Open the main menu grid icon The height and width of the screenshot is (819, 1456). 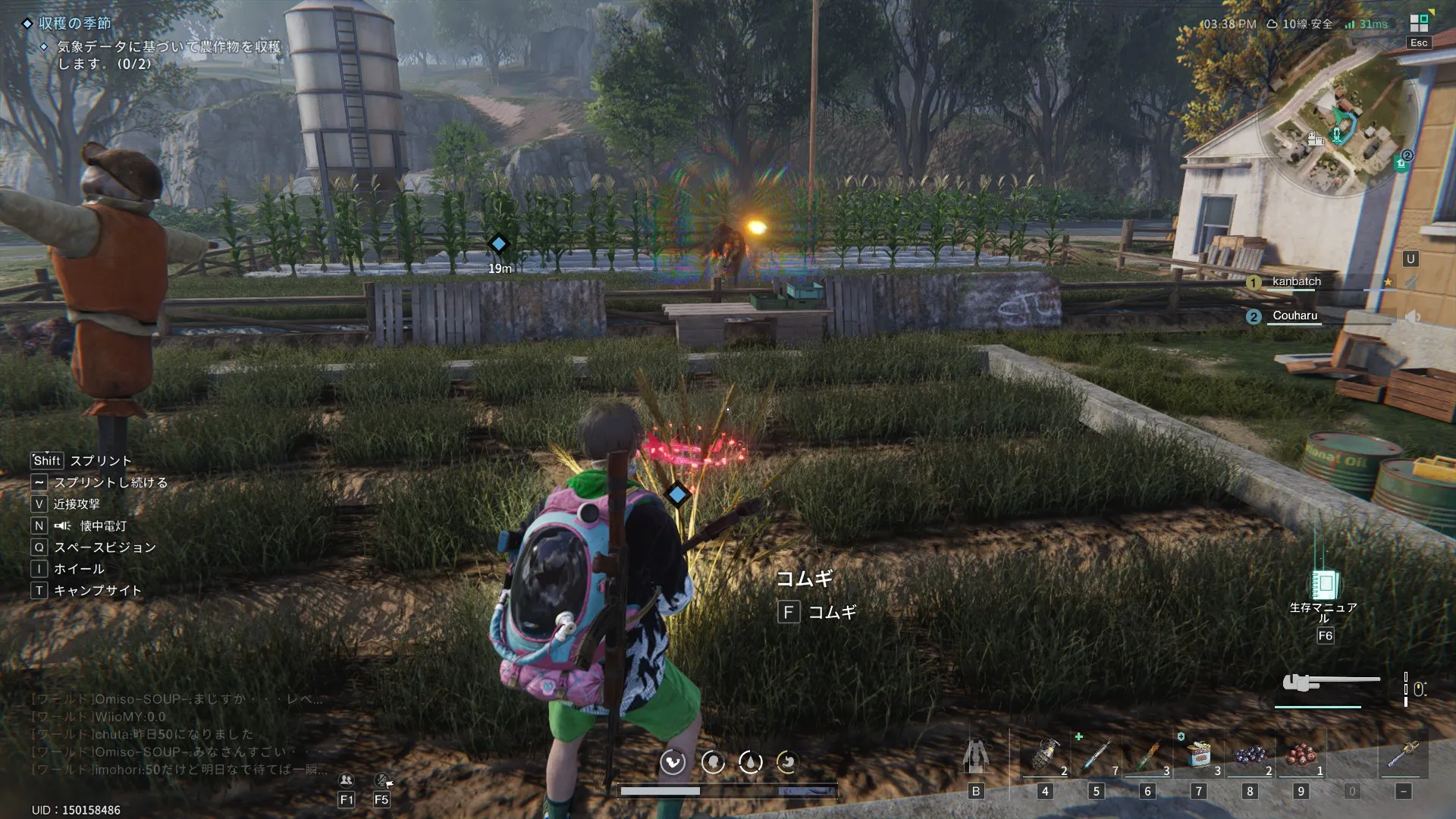coord(1418,24)
